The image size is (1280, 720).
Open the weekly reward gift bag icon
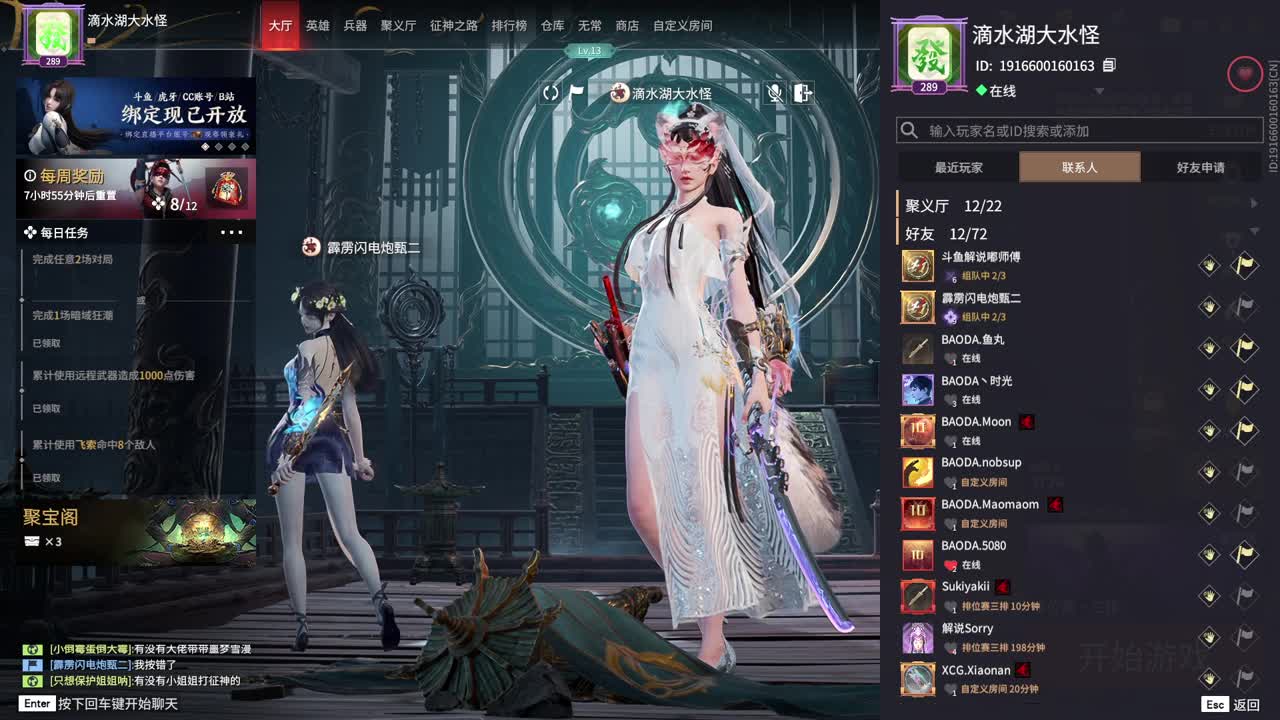227,180
